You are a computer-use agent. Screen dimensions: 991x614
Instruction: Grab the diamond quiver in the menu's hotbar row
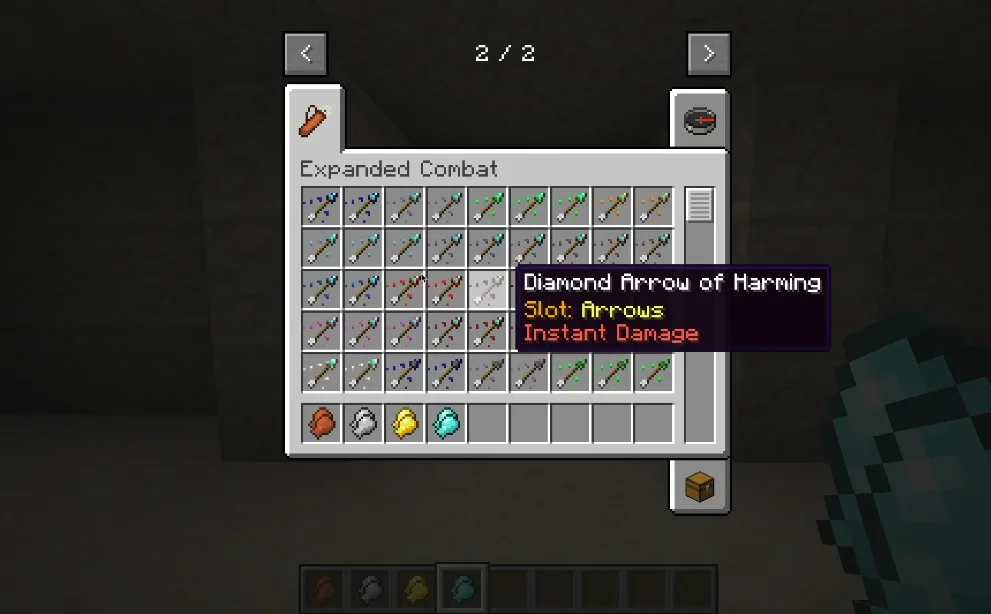[447, 423]
